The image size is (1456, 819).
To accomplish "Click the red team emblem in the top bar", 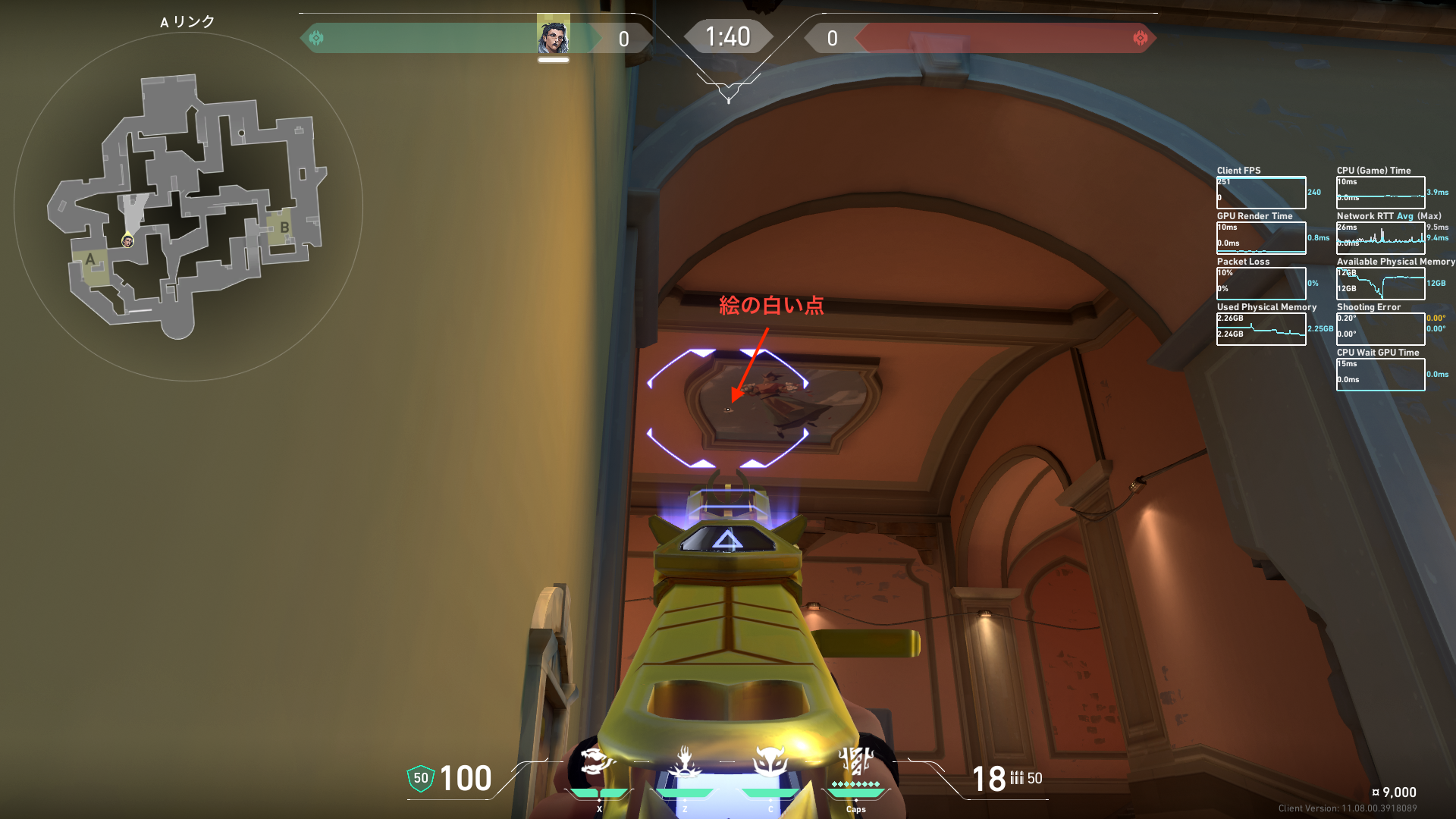I will point(1140,38).
